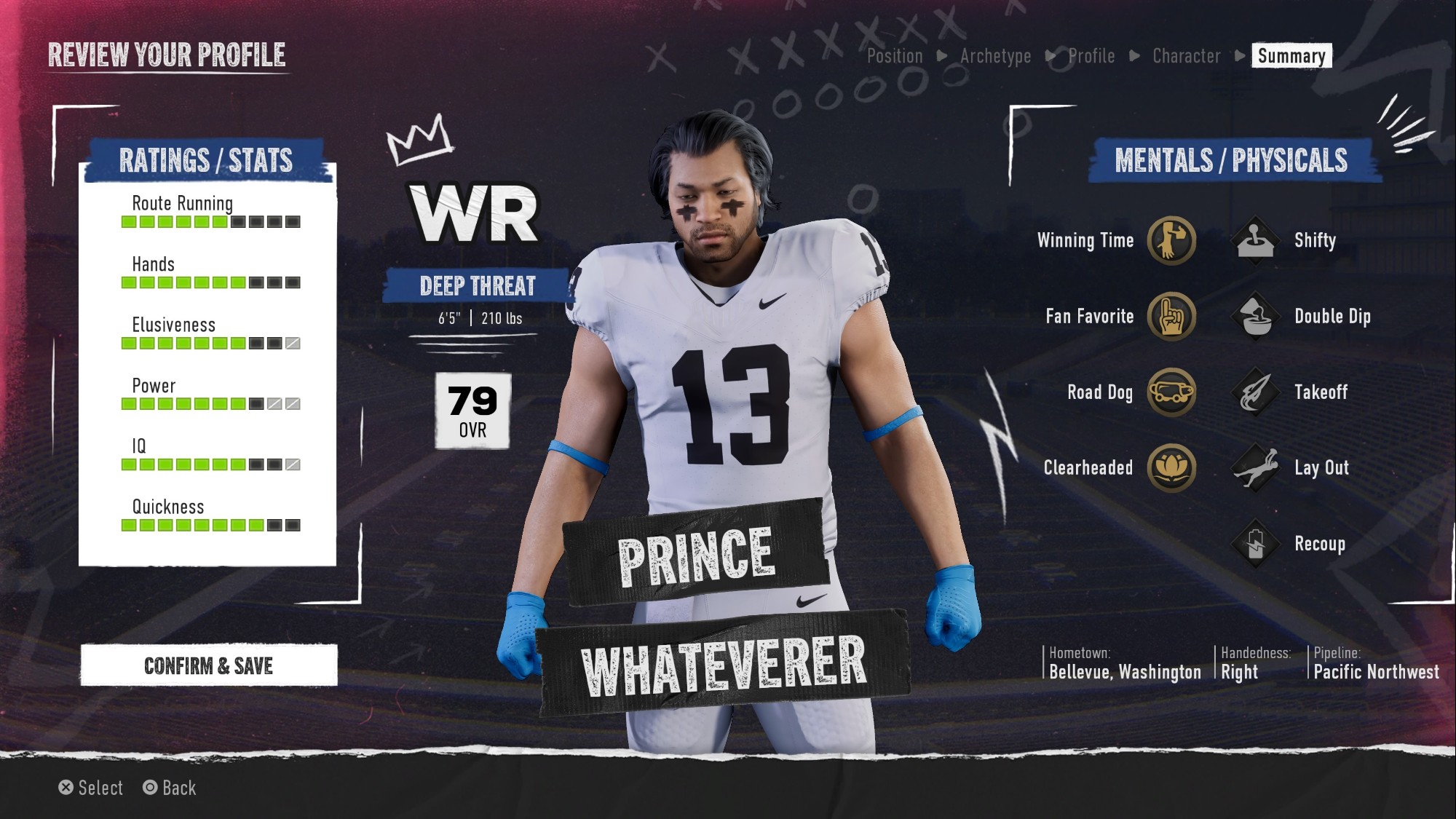The height and width of the screenshot is (819, 1456).
Task: Click the Road Dog bus icon
Action: [x=1171, y=392]
